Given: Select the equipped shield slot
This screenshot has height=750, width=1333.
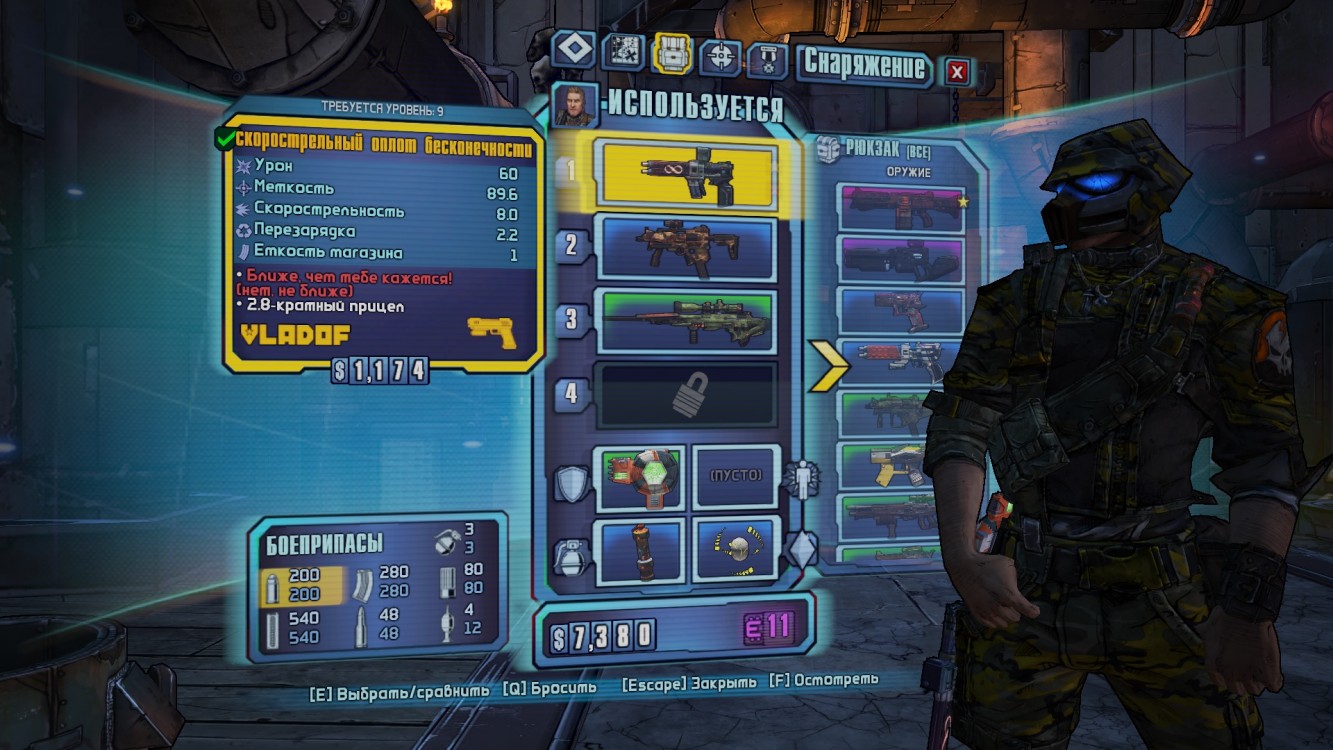Looking at the screenshot, I should [640, 476].
